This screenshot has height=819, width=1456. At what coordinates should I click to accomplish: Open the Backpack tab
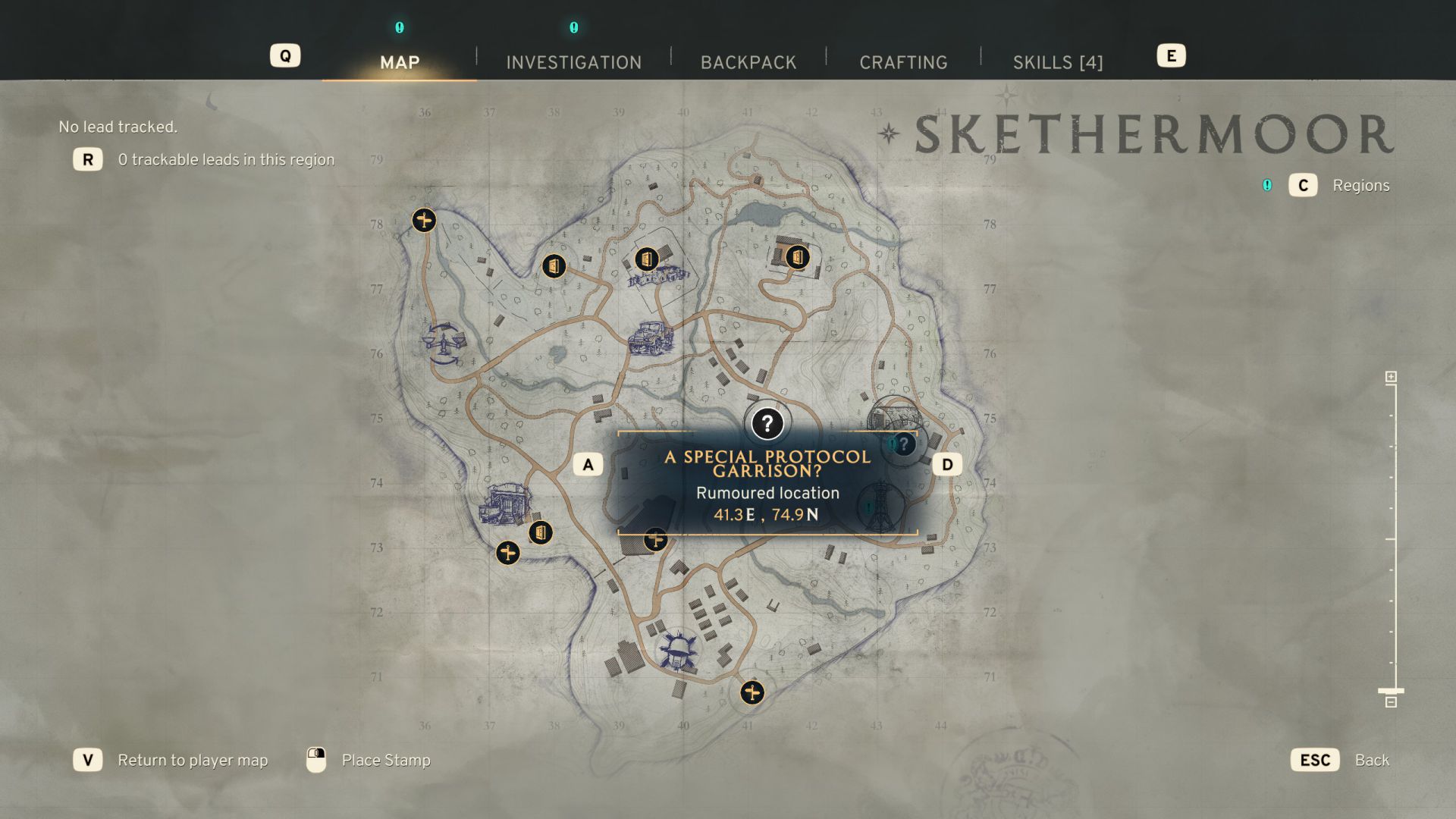[748, 62]
